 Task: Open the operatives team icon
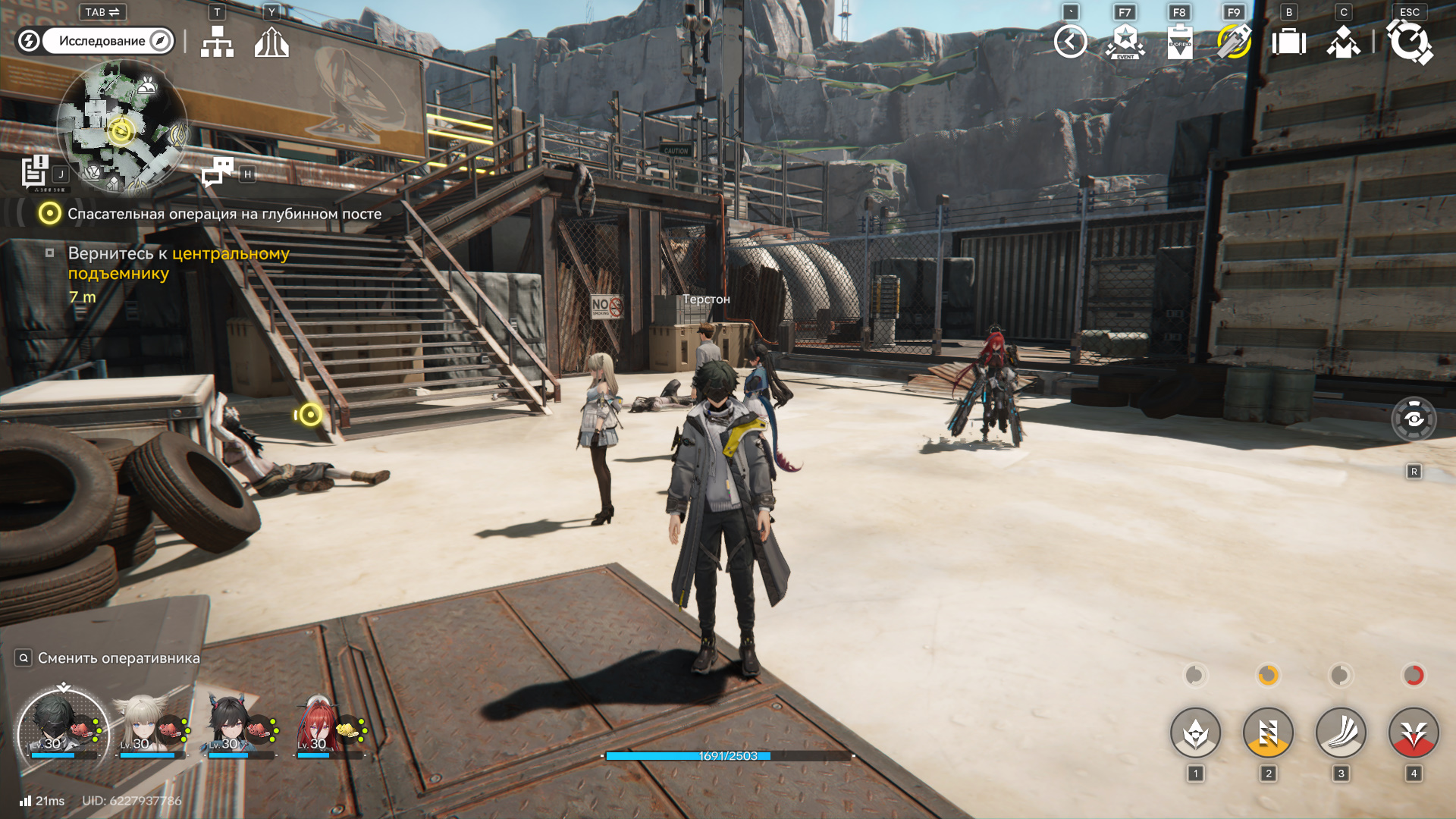click(1343, 42)
